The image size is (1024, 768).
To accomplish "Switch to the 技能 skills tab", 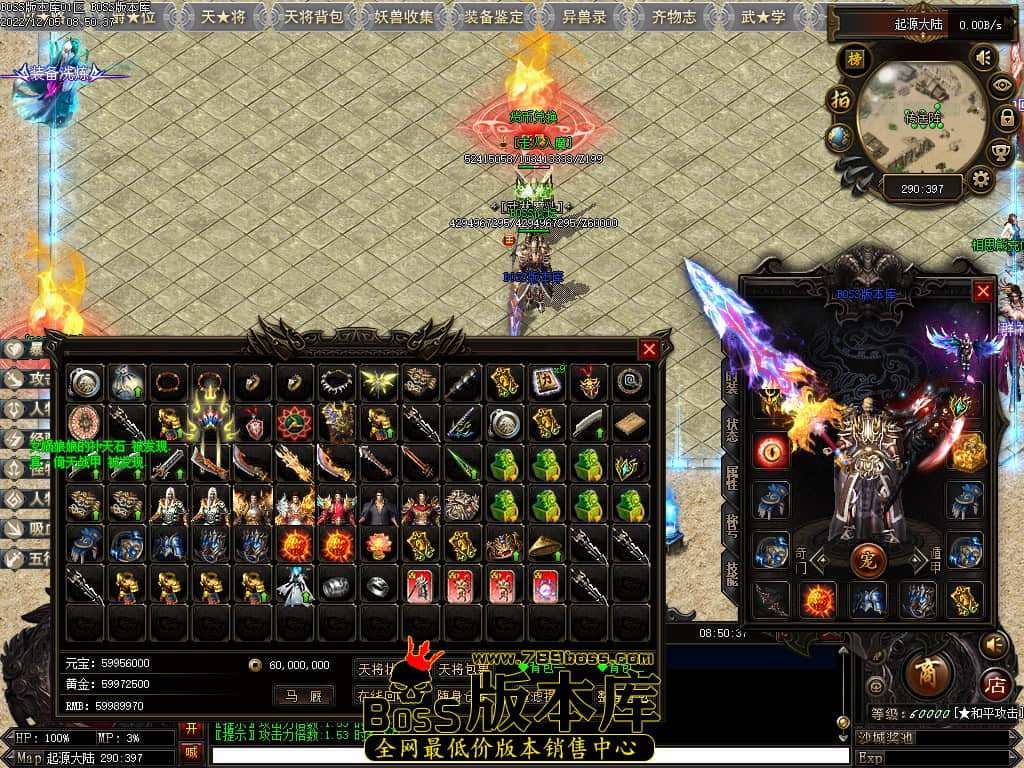I will coord(731,572).
